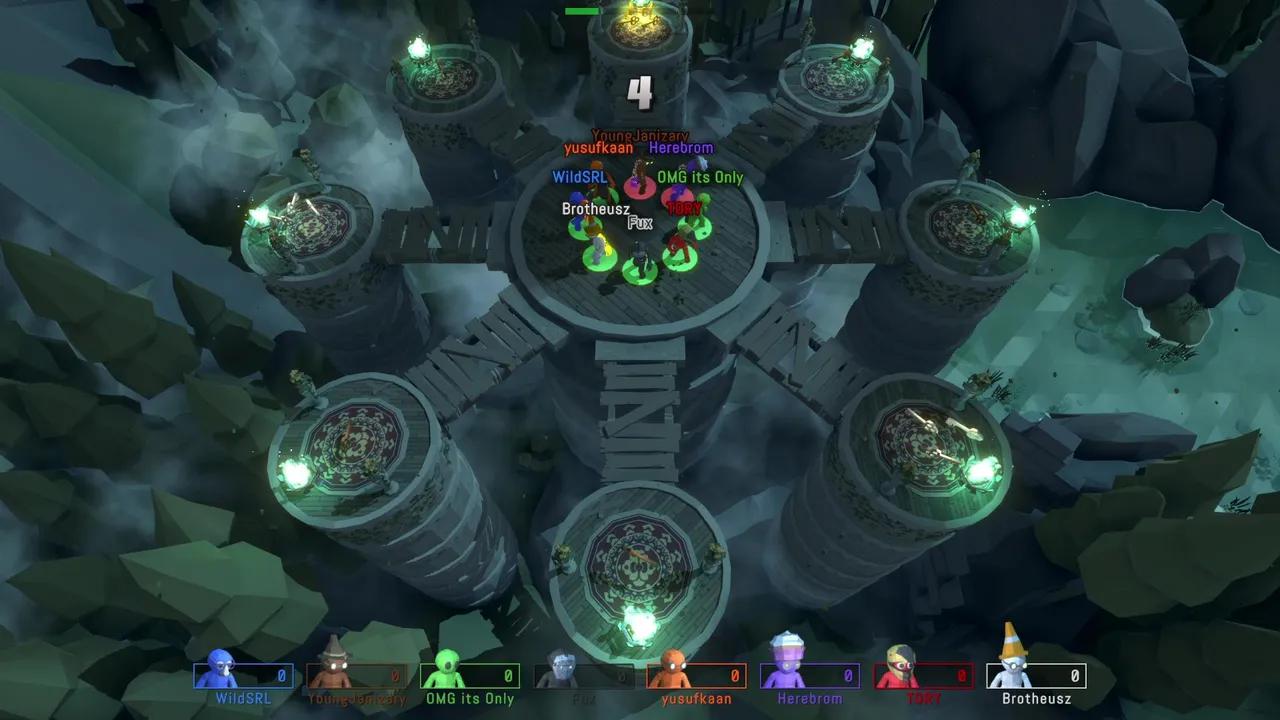The image size is (1280, 720).
Task: Open yusufkaan's orange player panel
Action: [x=697, y=676]
